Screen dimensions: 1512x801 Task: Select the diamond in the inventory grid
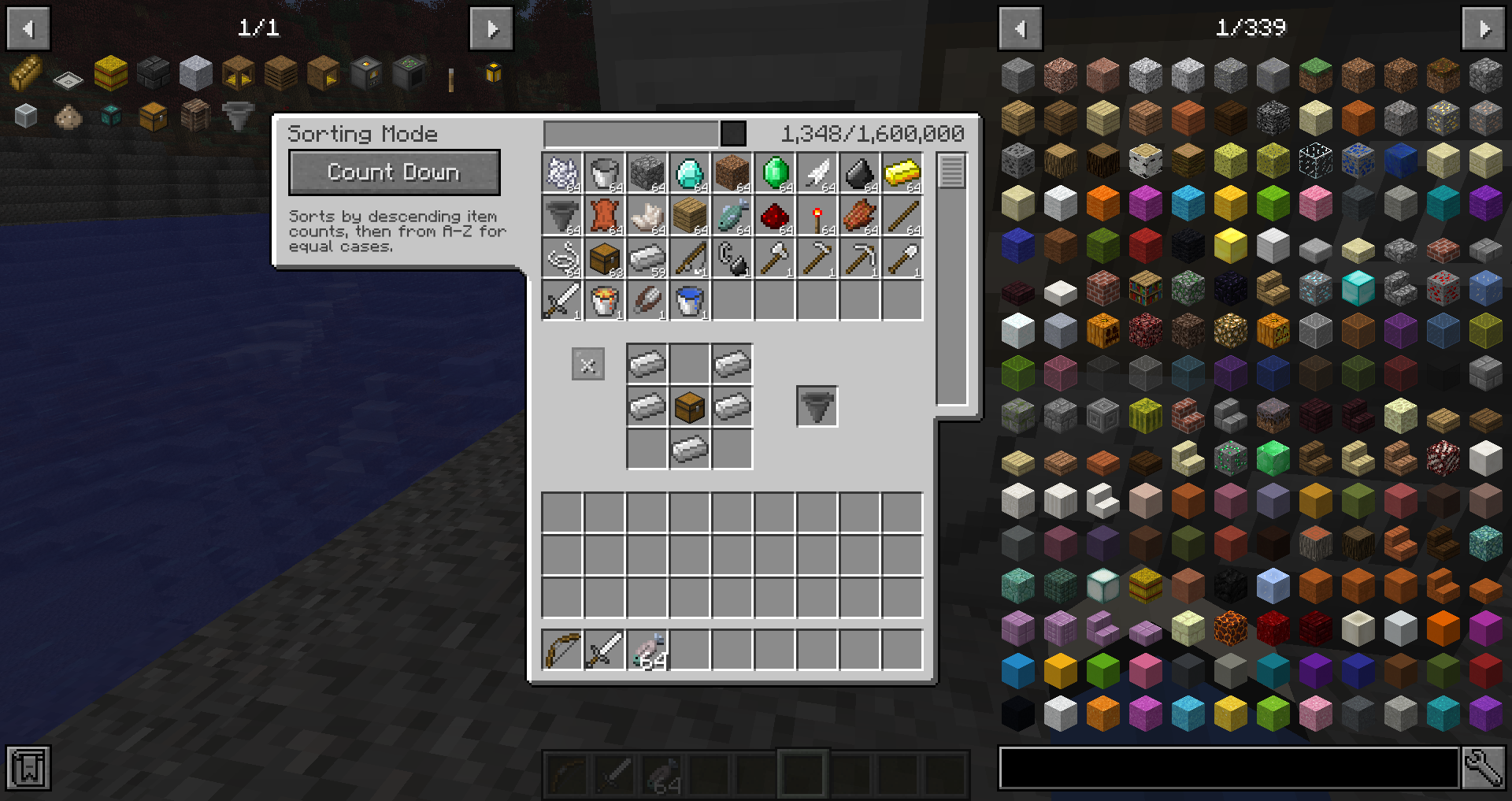690,172
